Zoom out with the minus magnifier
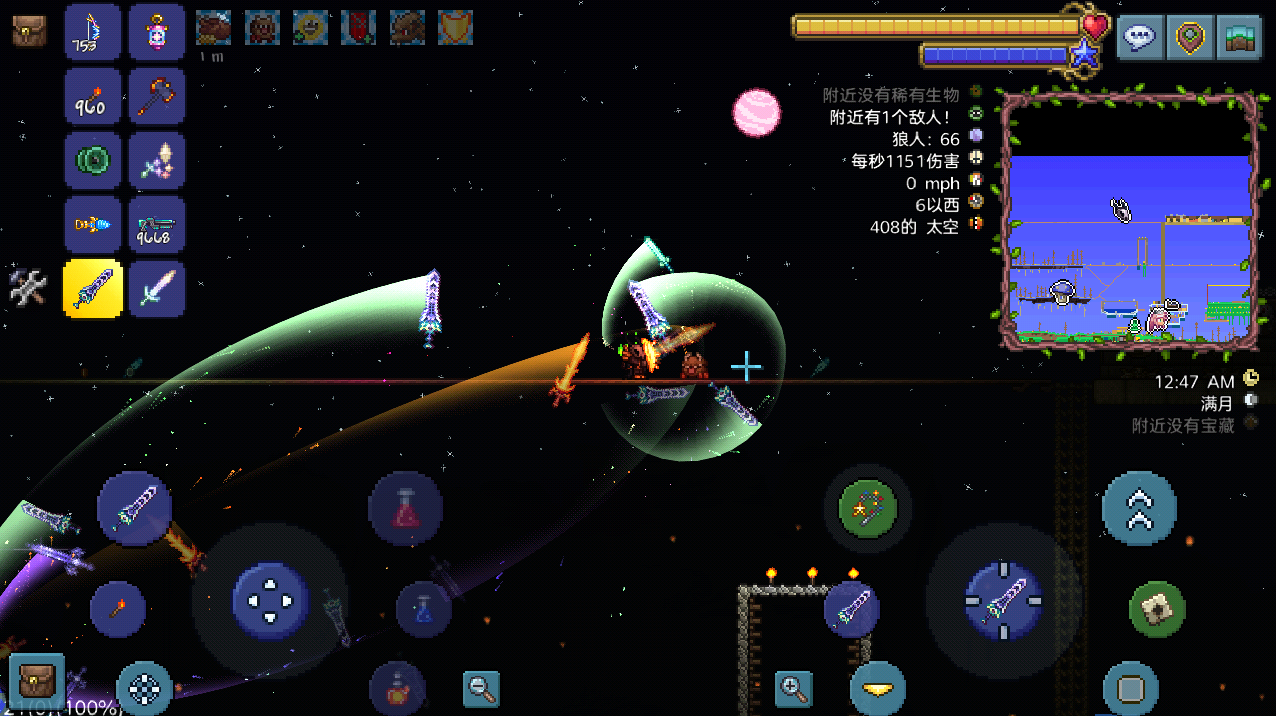1276x716 pixels. click(481, 688)
